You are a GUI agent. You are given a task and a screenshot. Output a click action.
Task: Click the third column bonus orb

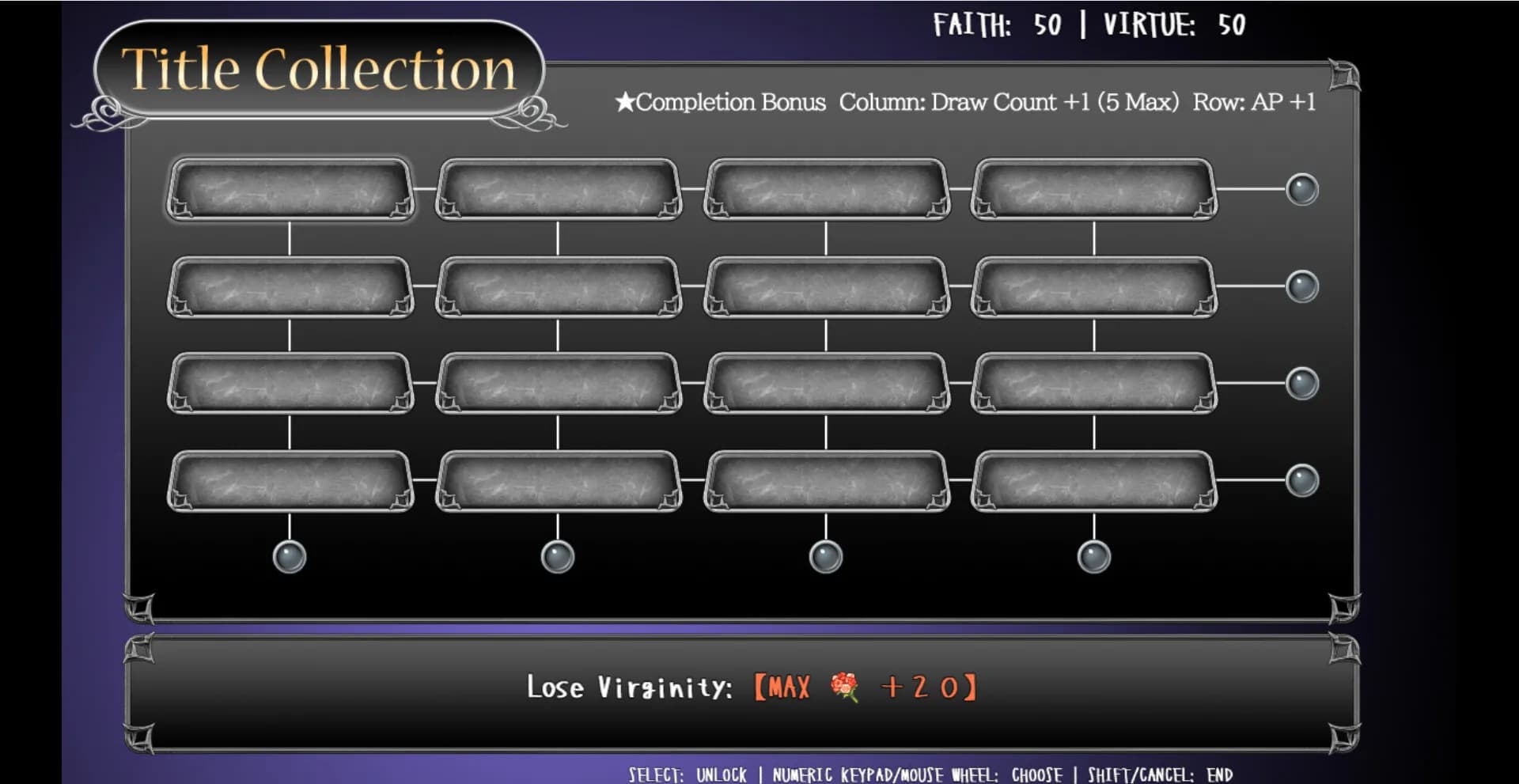pos(825,557)
